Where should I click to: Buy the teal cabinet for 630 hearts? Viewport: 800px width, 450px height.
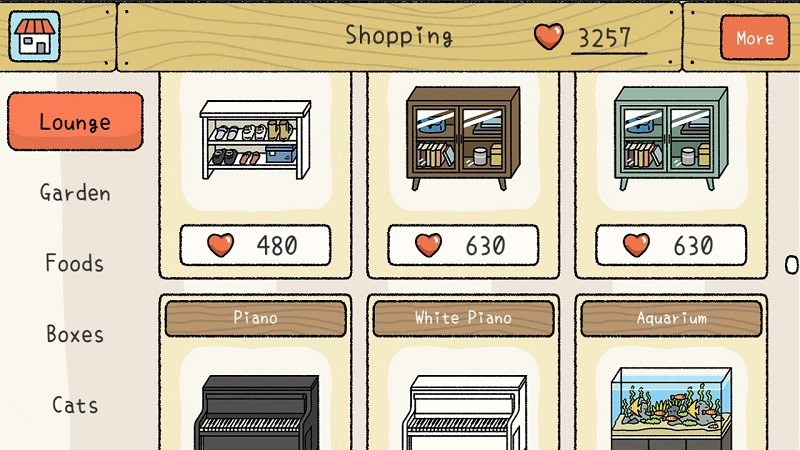click(x=671, y=245)
